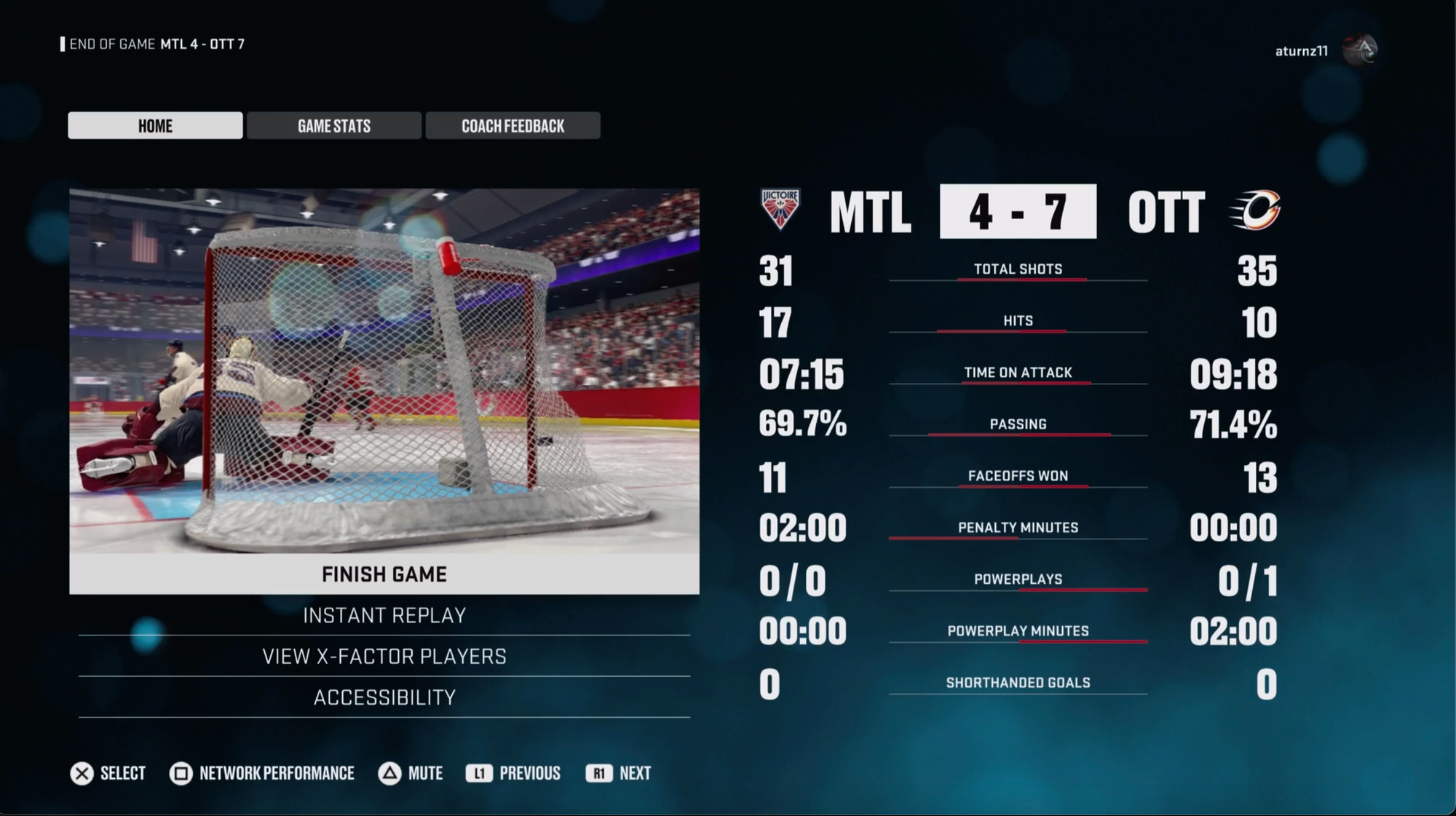Screen dimensions: 1456x816
Task: Open the Accessibility menu entry
Action: coord(384,697)
